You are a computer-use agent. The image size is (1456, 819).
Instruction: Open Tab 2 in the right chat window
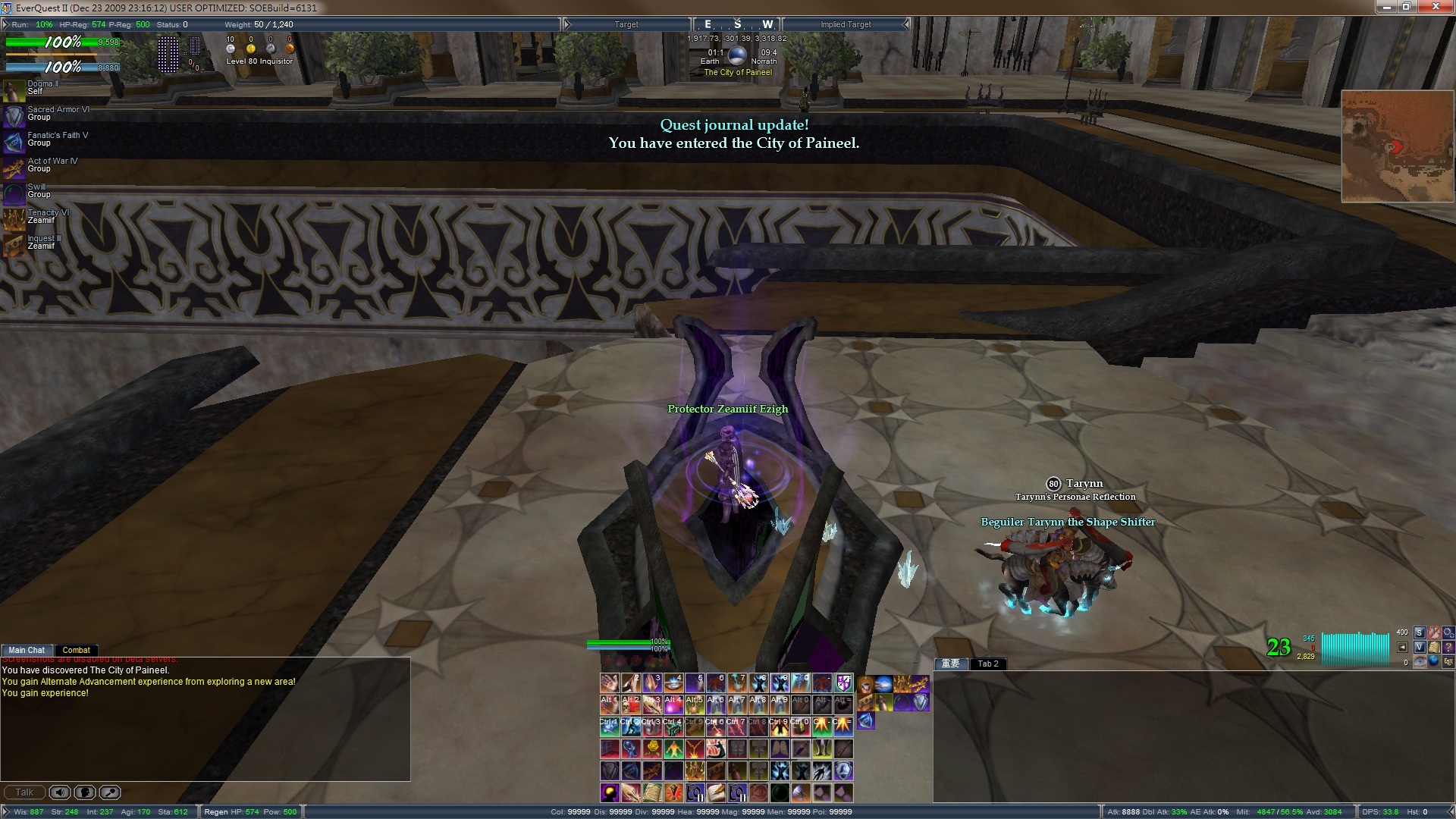(987, 664)
